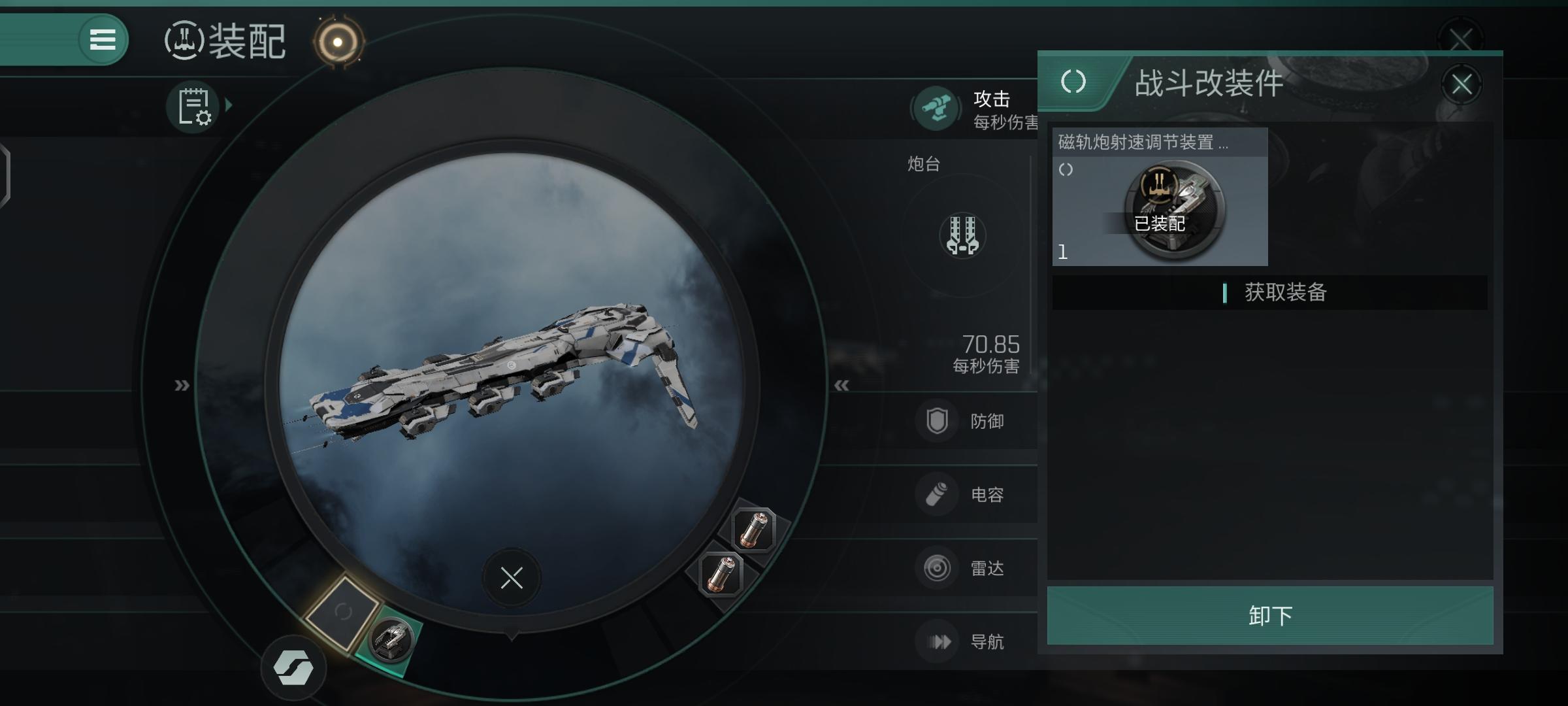Image resolution: width=1568 pixels, height=706 pixels.
Task: Click the glowing orange ring icon
Action: [x=338, y=42]
